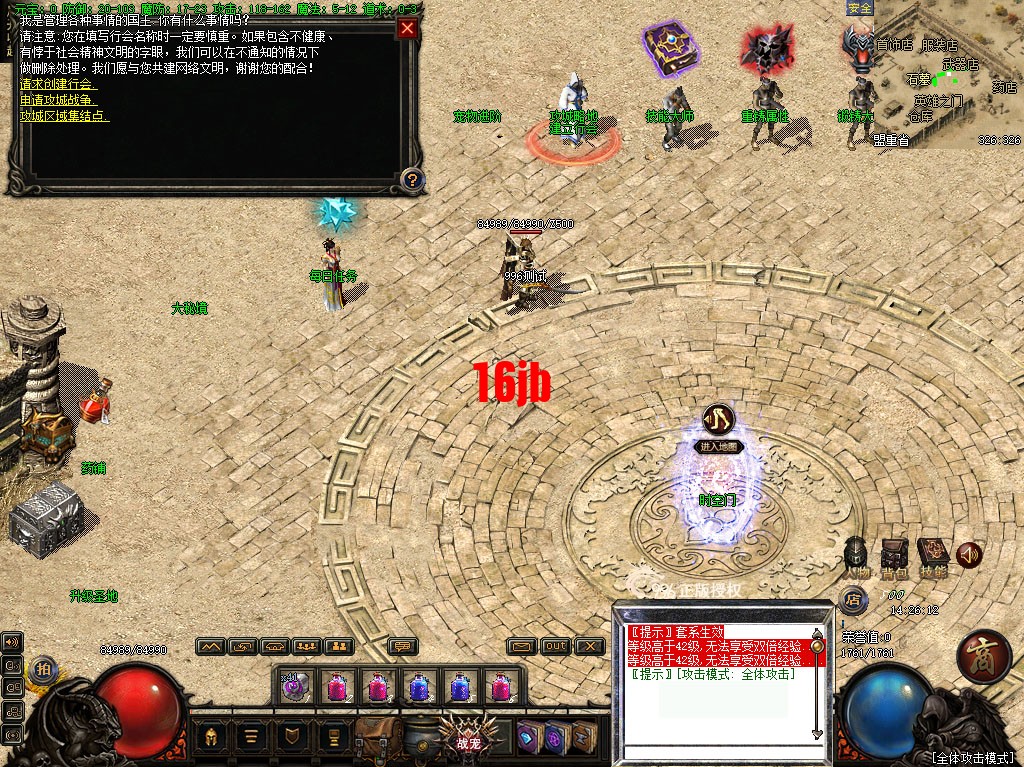The width and height of the screenshot is (1024, 767).
Task: Click the 进入地图 enter map button
Action: 720,447
